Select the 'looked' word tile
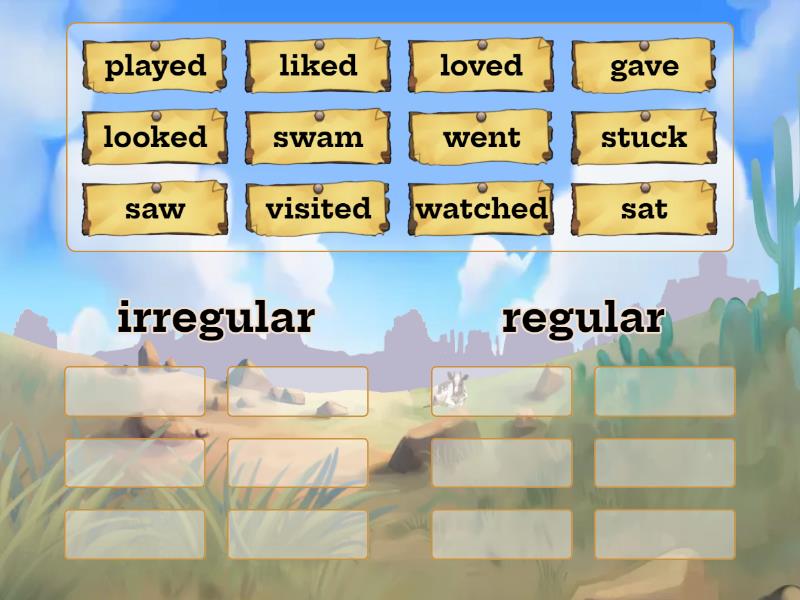Screen dimensions: 800x600 (x=155, y=137)
